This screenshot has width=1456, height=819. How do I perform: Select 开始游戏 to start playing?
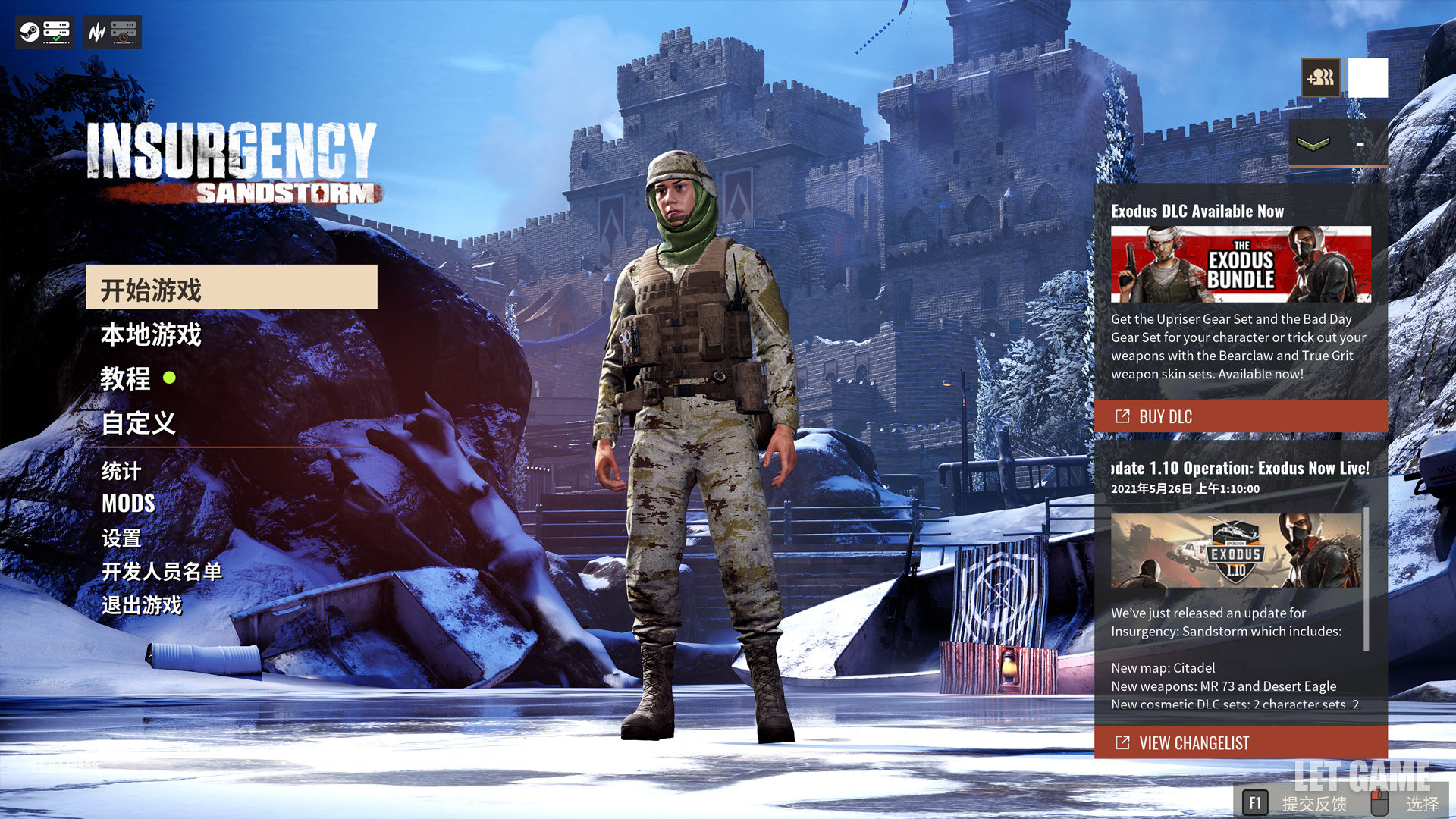231,287
